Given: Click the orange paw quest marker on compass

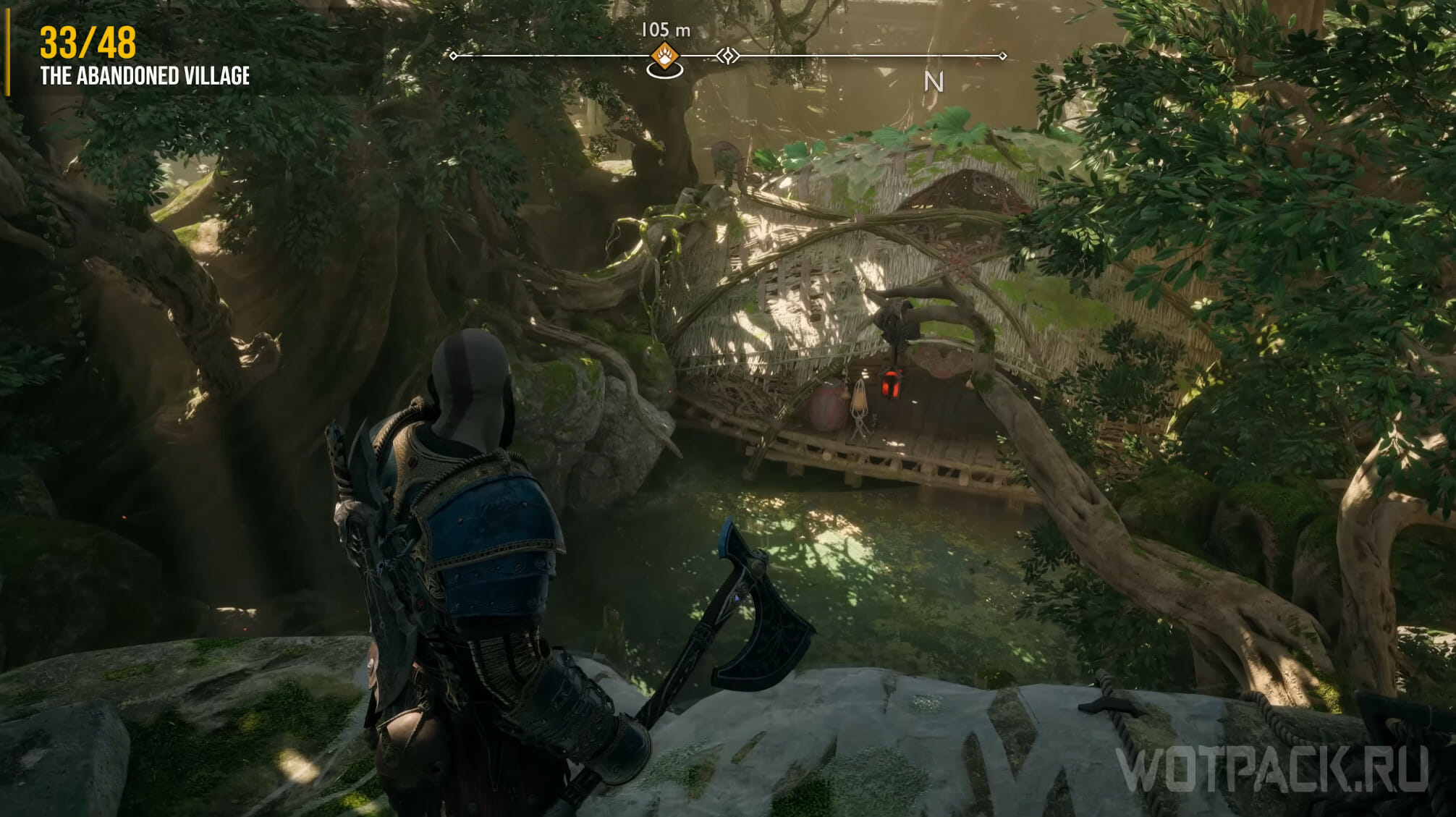Looking at the screenshot, I should click(664, 55).
